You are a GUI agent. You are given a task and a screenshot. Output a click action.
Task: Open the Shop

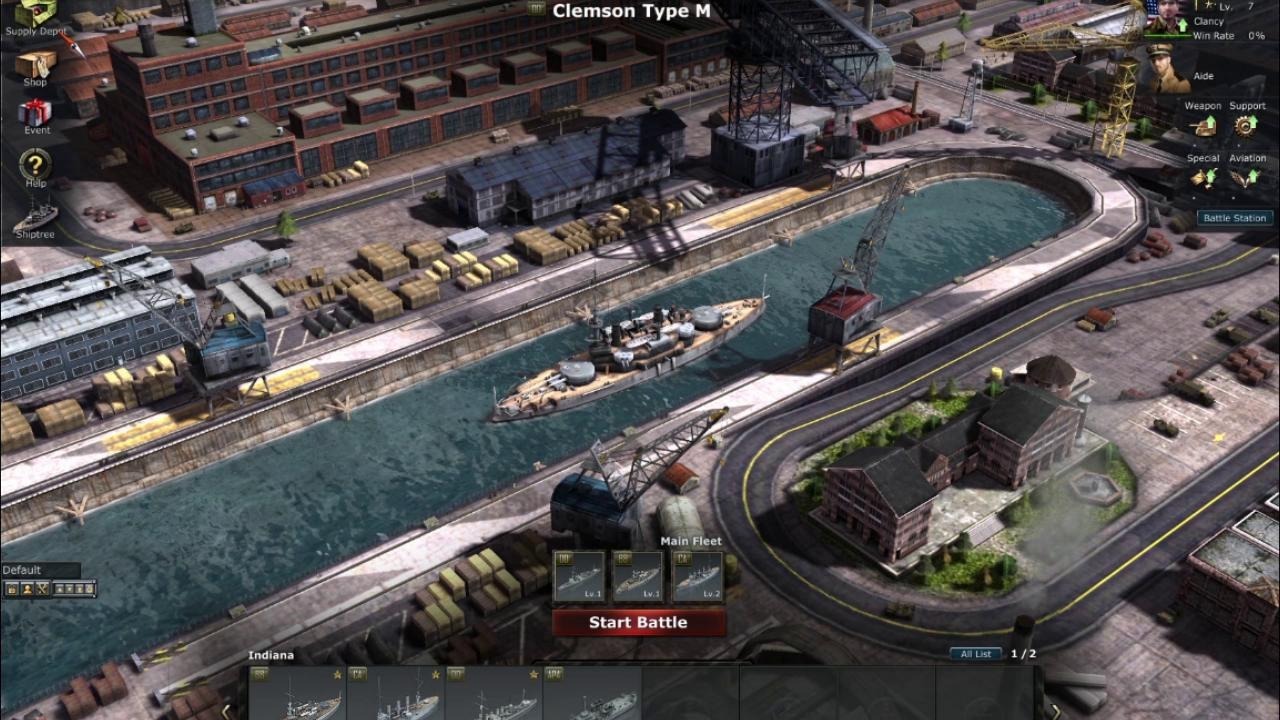(x=35, y=65)
